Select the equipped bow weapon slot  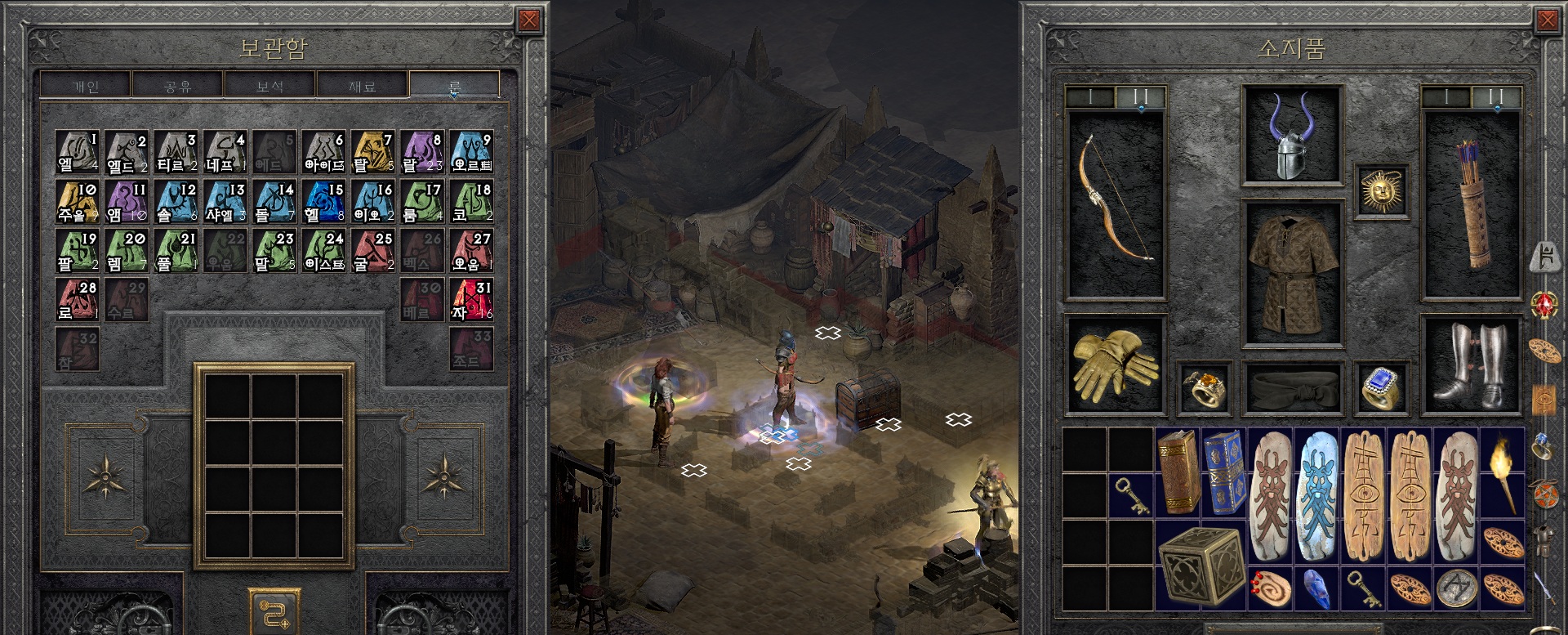click(x=1116, y=203)
